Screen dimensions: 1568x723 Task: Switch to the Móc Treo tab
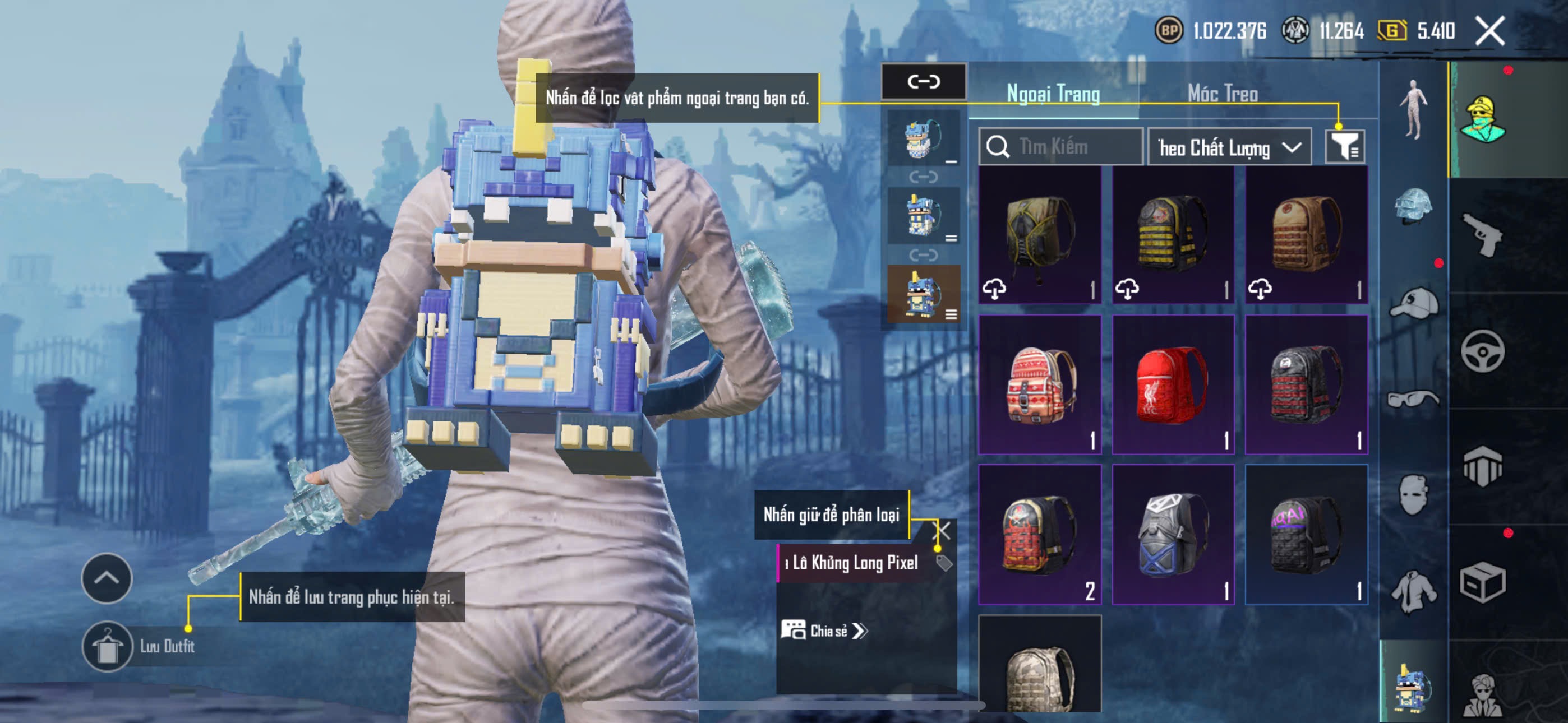pyautogui.click(x=1222, y=94)
